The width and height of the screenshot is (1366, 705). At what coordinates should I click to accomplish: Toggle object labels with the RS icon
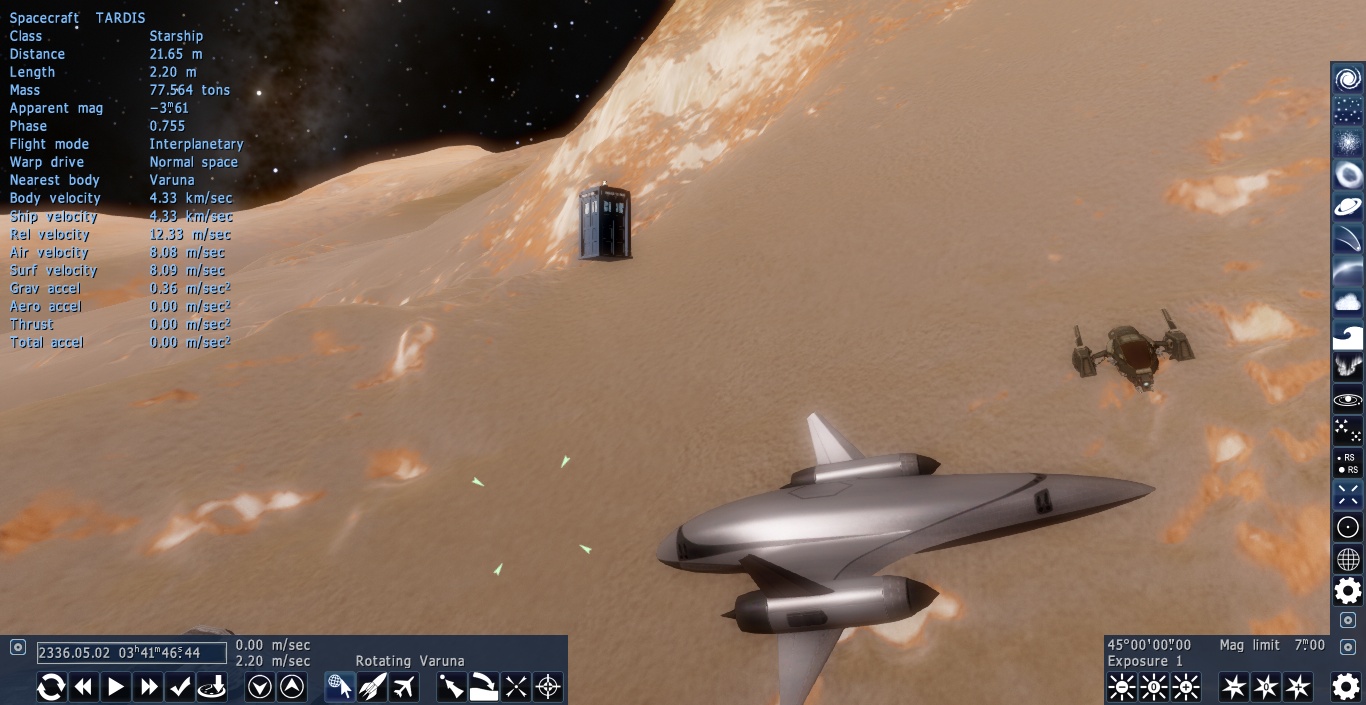(1348, 463)
